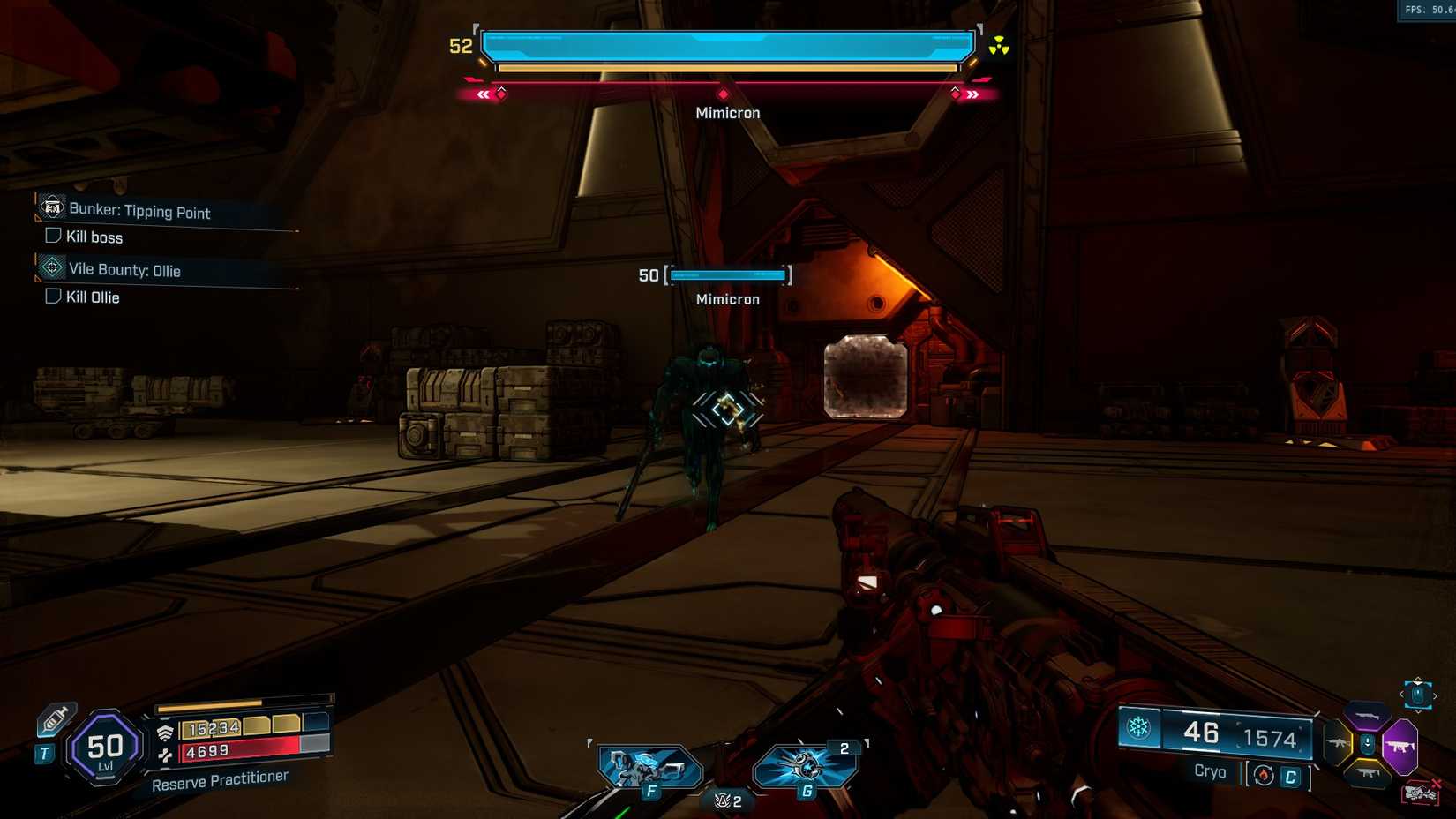Check the Kill boss objective box
The height and width of the screenshot is (819, 1456).
pos(52,237)
